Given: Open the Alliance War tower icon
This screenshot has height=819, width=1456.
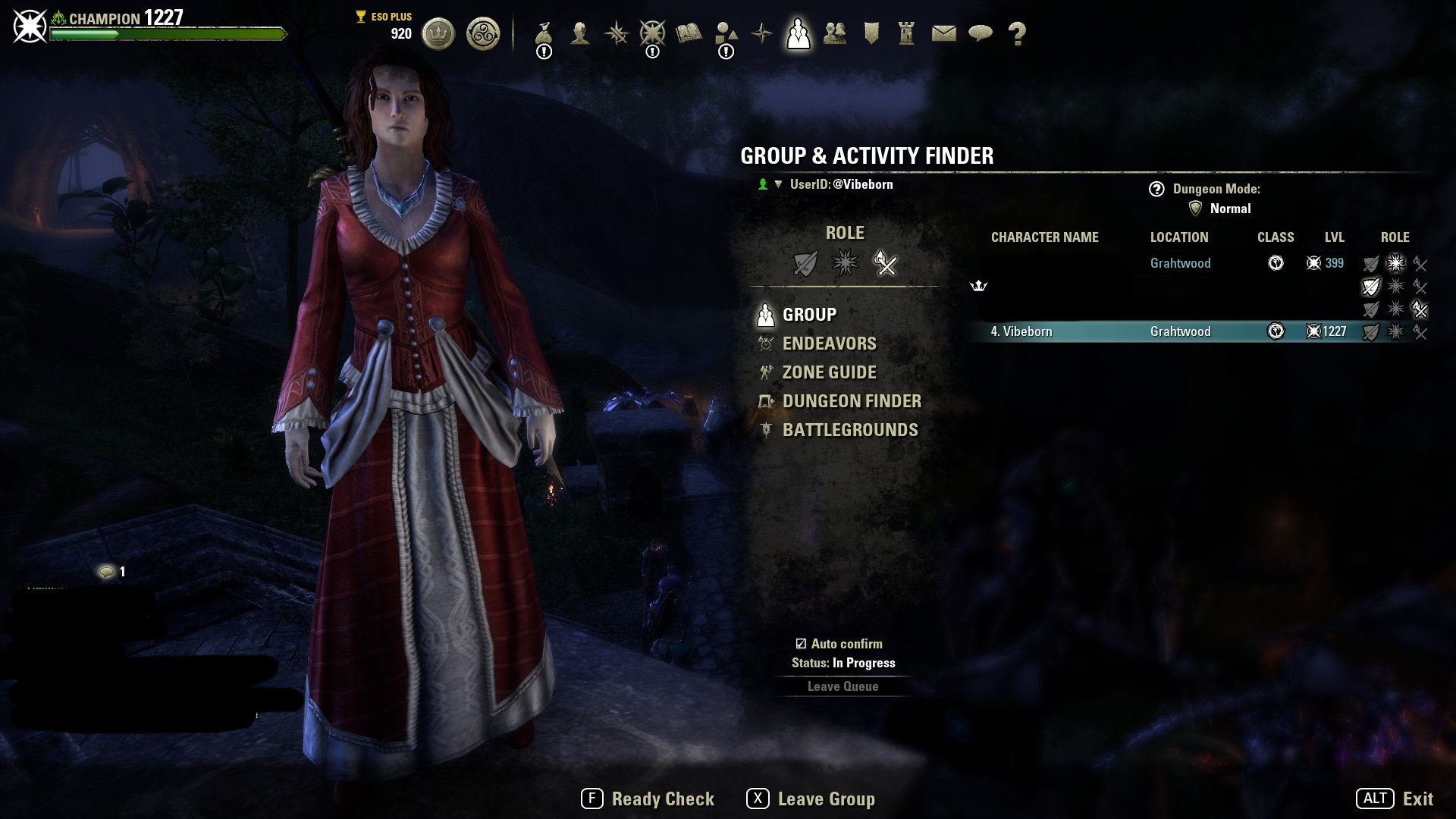Looking at the screenshot, I should (x=906, y=33).
